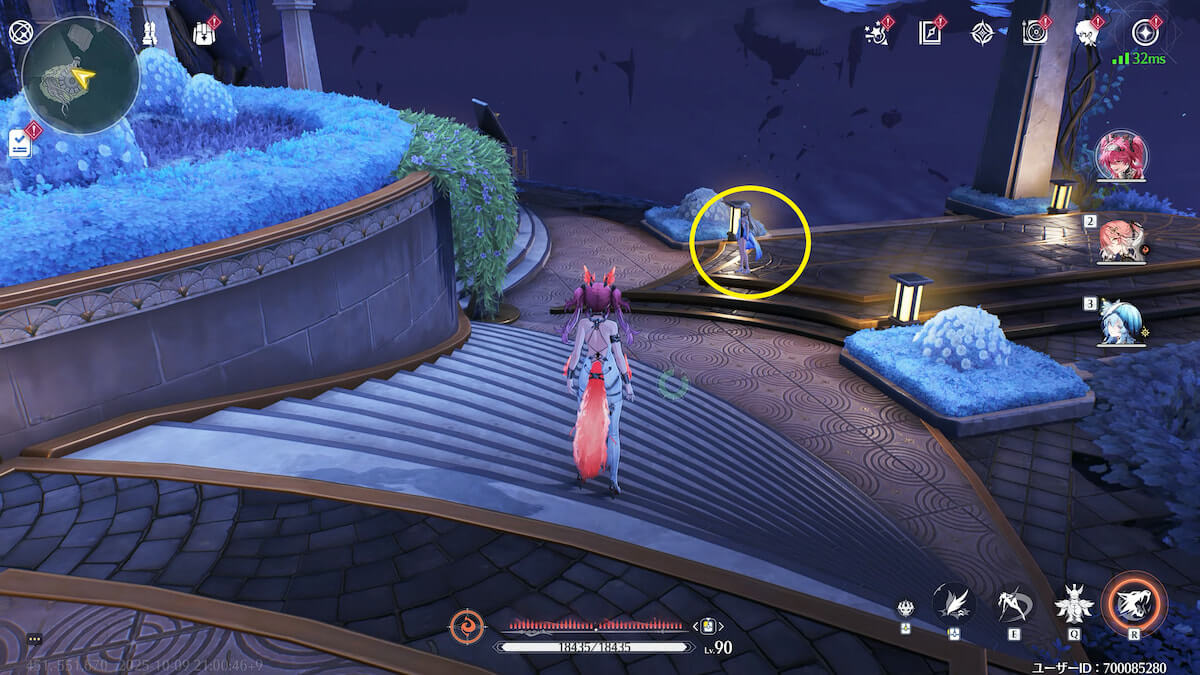Click the orange swirl icon beside health bar

tap(466, 626)
